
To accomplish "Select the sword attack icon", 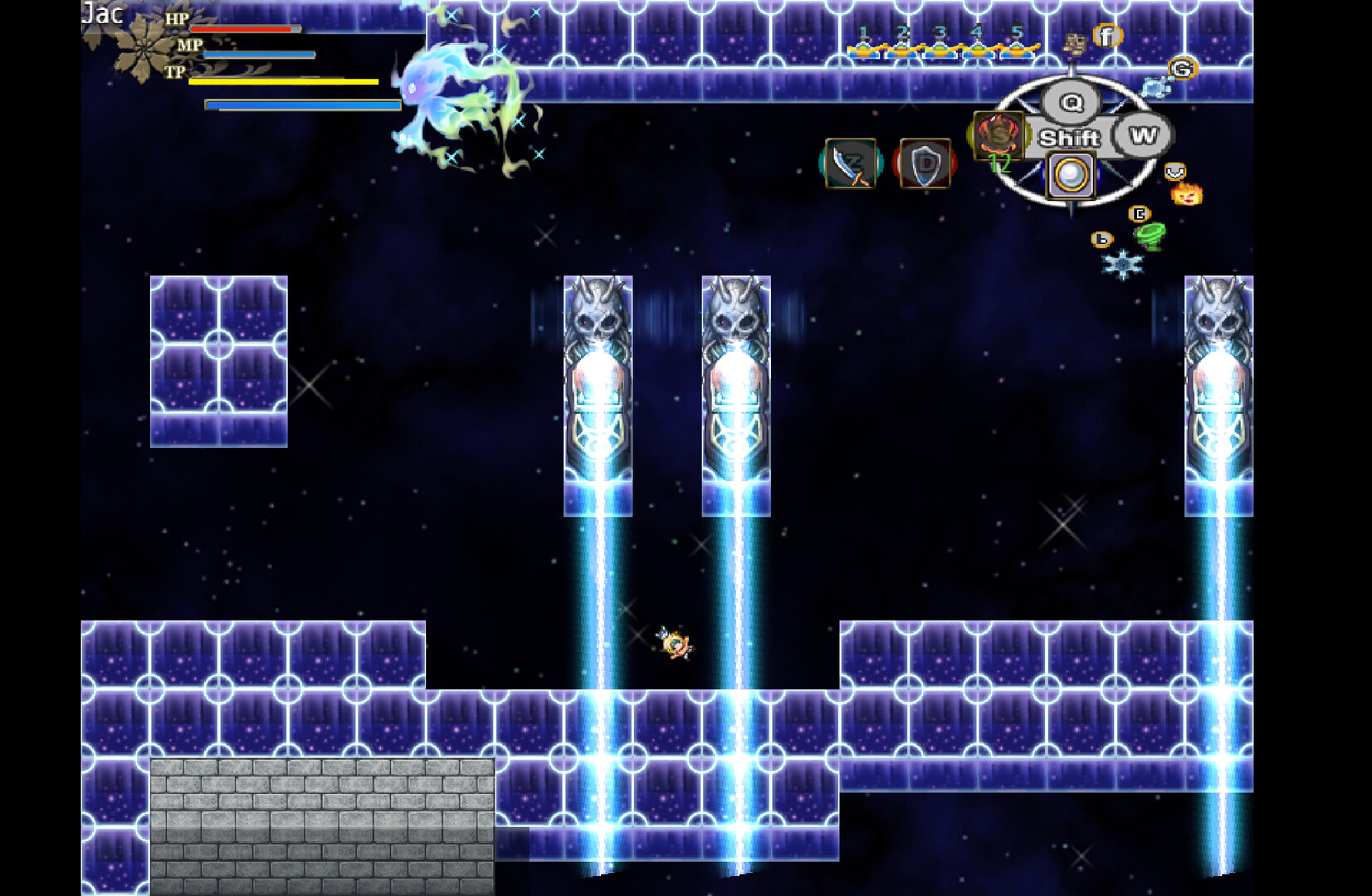I will pos(851,163).
